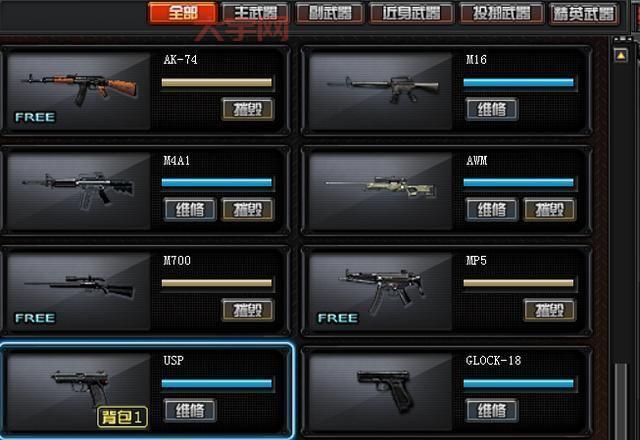Viewport: 640px width, 440px height.
Task: Repair the M16 using 维修
Action: [491, 109]
